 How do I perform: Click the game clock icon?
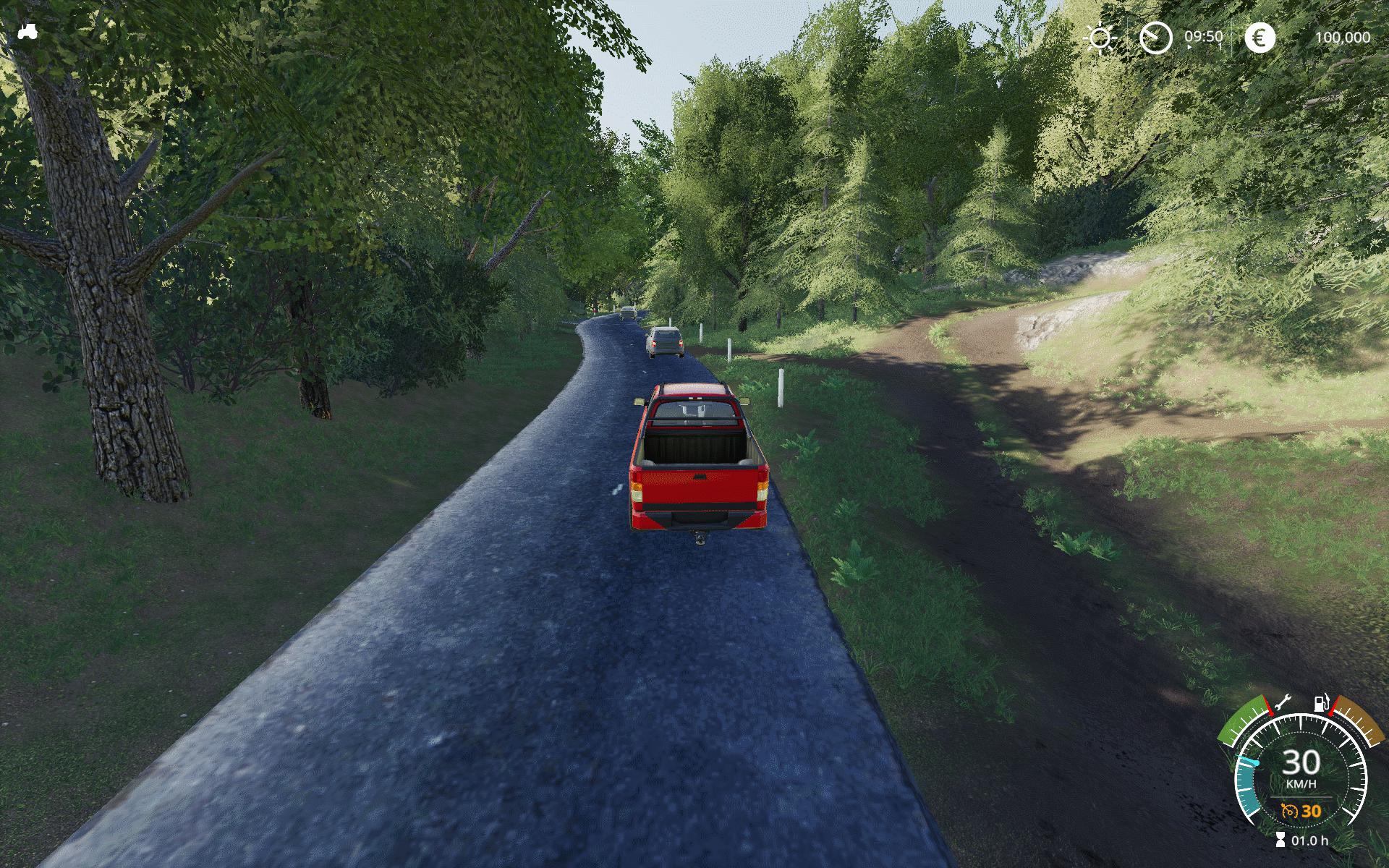[1155, 38]
